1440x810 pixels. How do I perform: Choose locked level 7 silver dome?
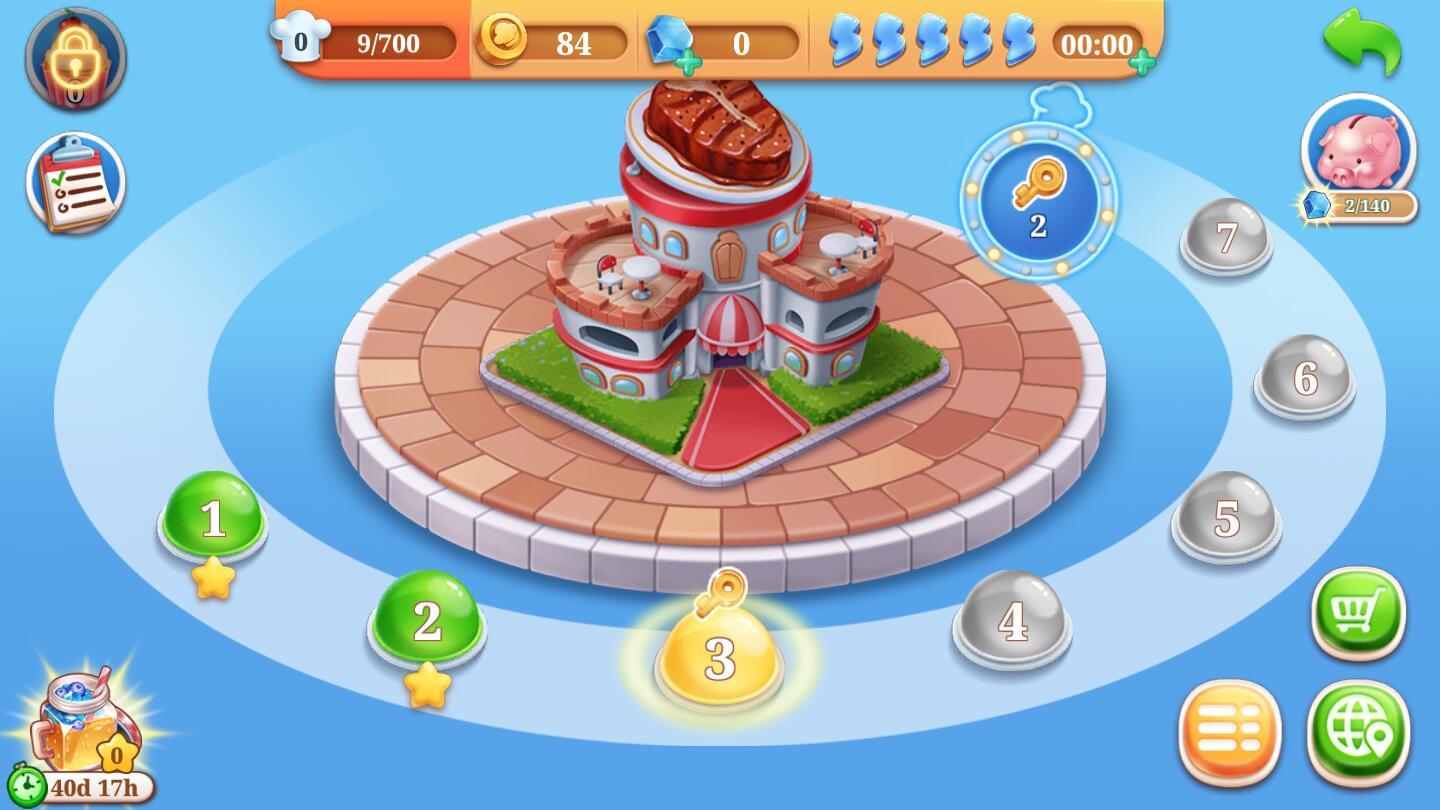(x=1226, y=238)
